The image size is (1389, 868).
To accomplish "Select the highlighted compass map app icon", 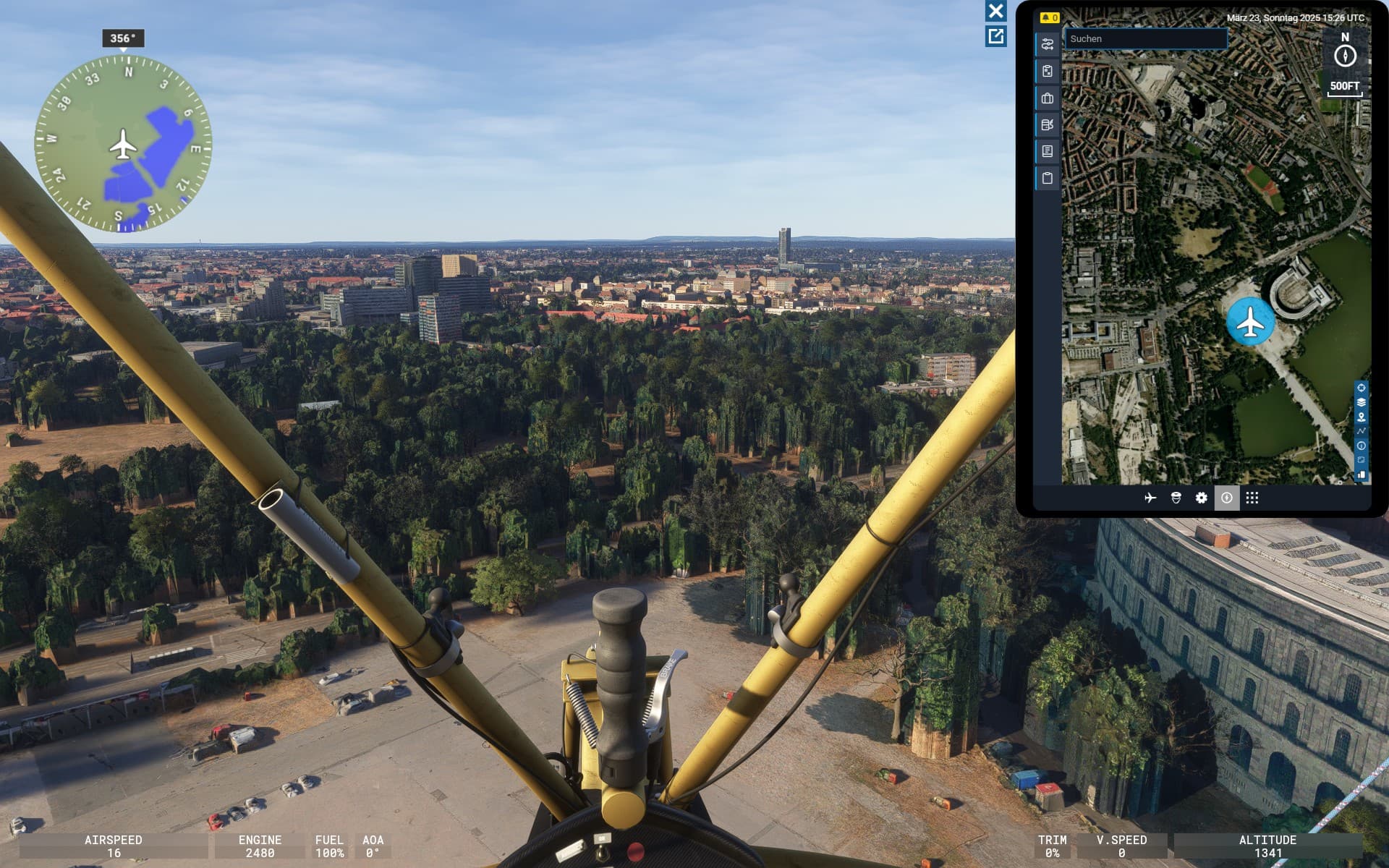I will pos(1226,498).
